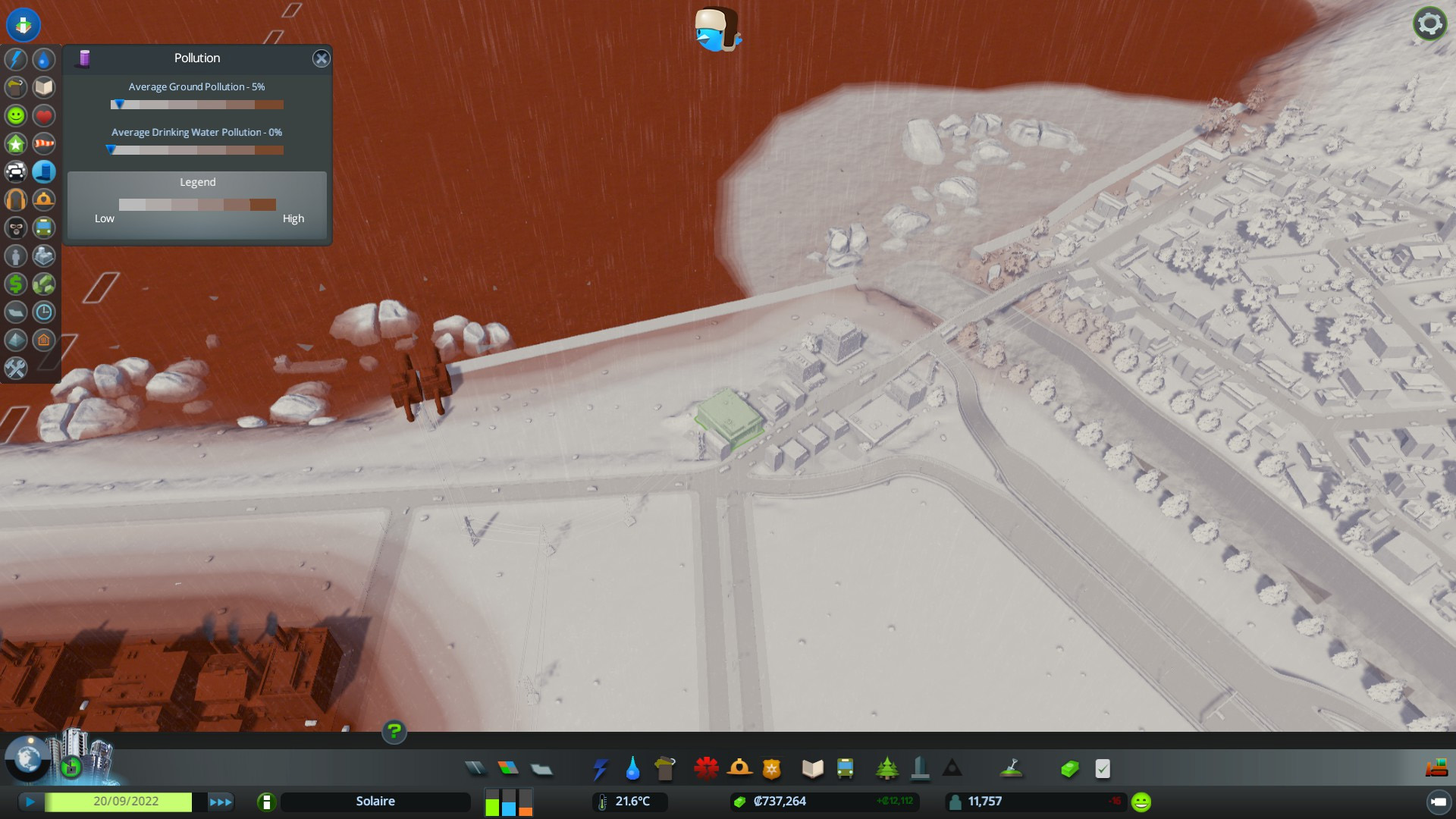Open the electricity info view
The height and width of the screenshot is (819, 1456).
[x=16, y=59]
